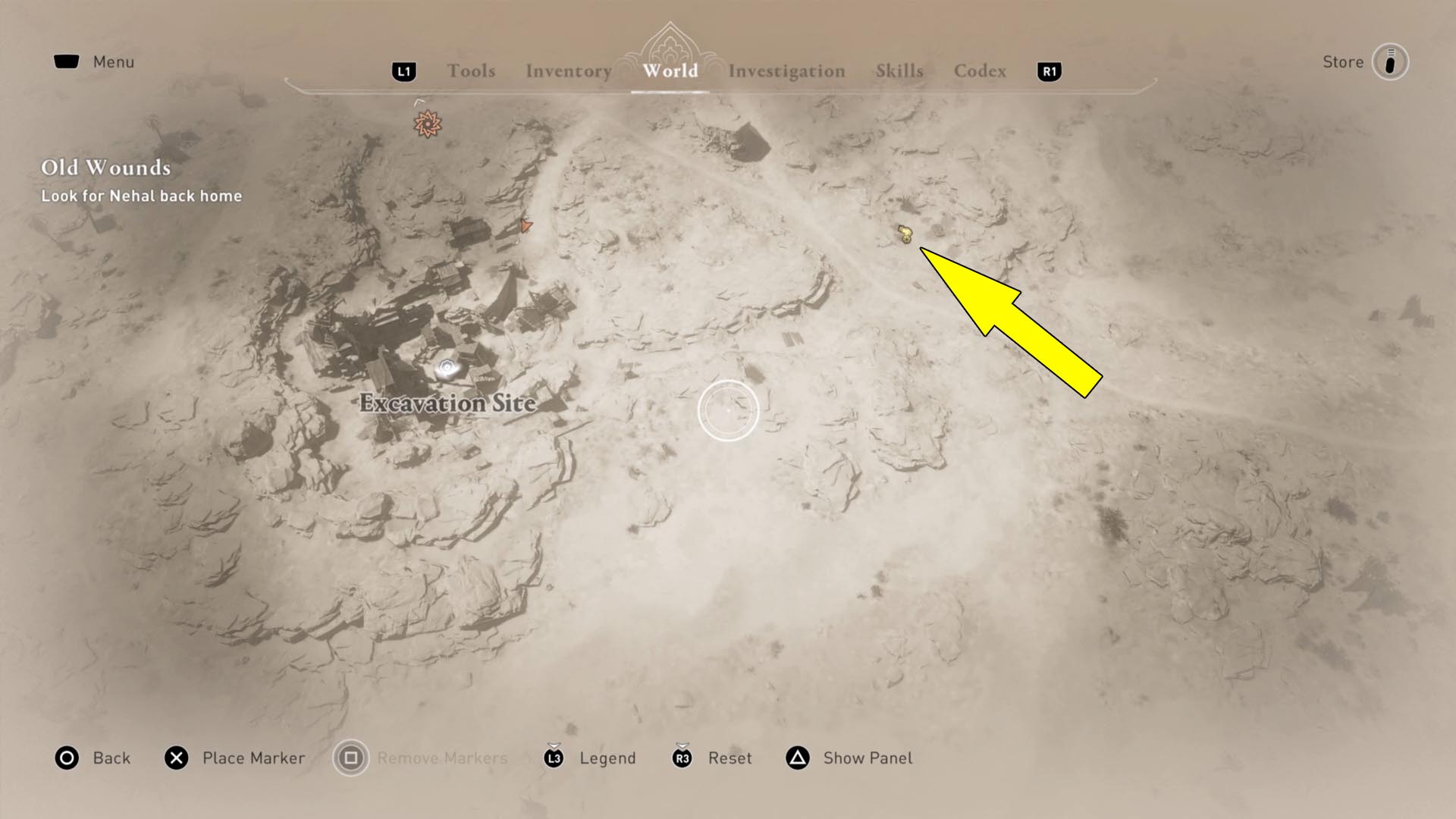This screenshot has height=819, width=1456.
Task: Click the orange triangle marker near the road
Action: coord(525,226)
